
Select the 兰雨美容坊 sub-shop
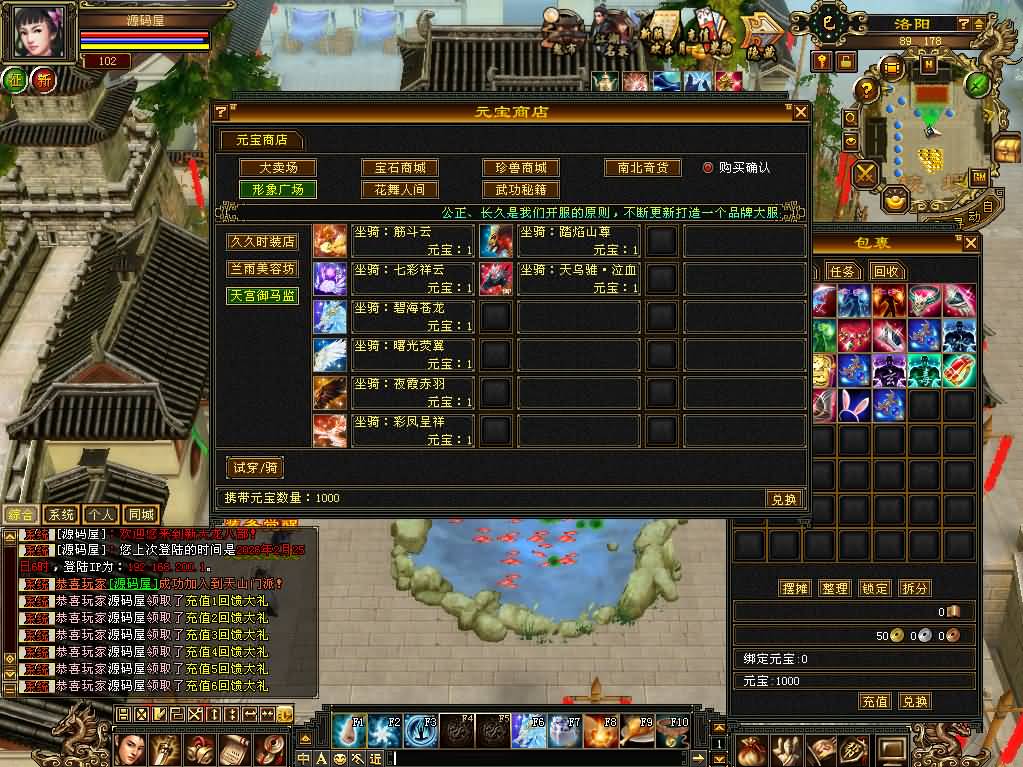tap(263, 269)
